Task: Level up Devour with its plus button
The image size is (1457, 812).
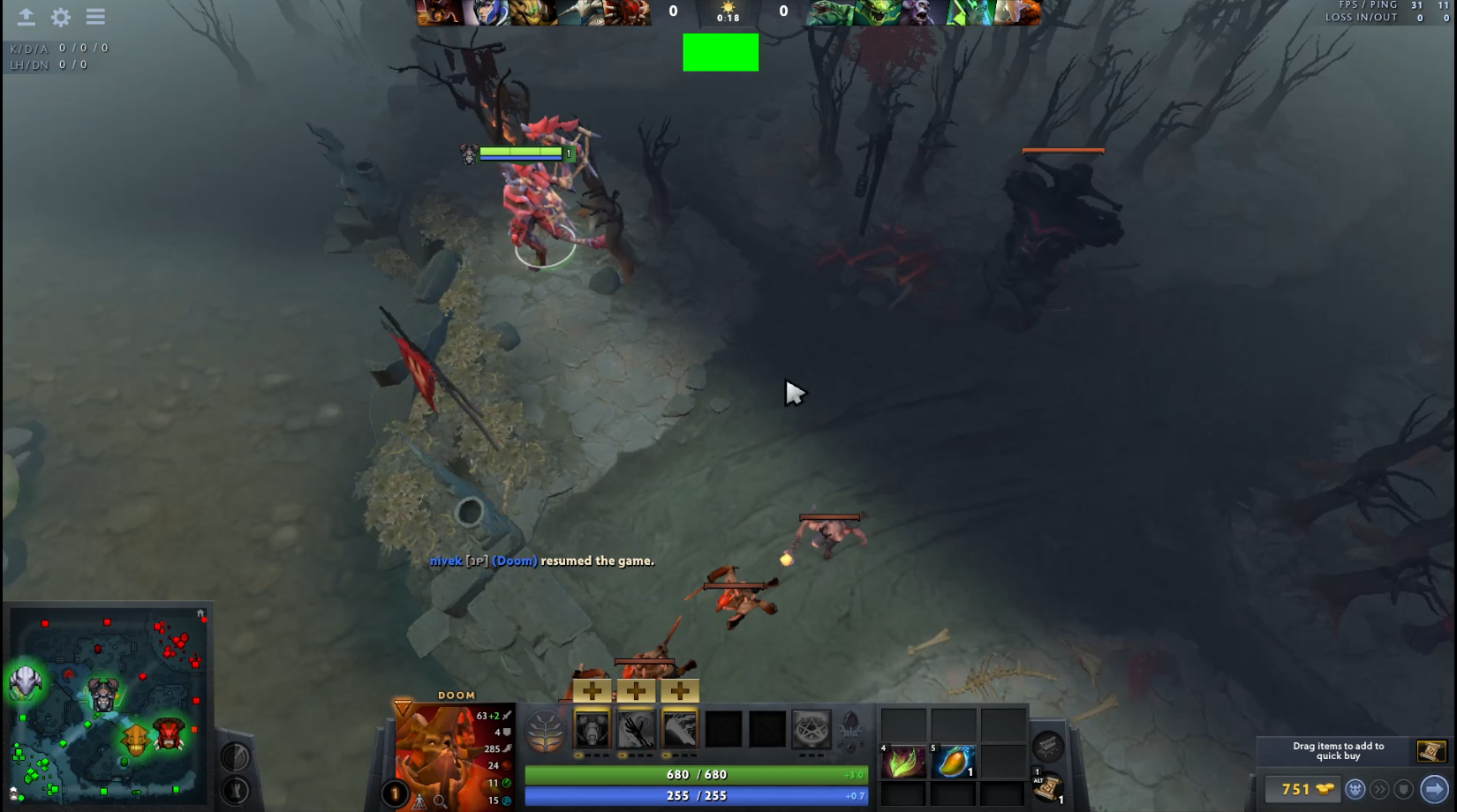Action: (591, 691)
